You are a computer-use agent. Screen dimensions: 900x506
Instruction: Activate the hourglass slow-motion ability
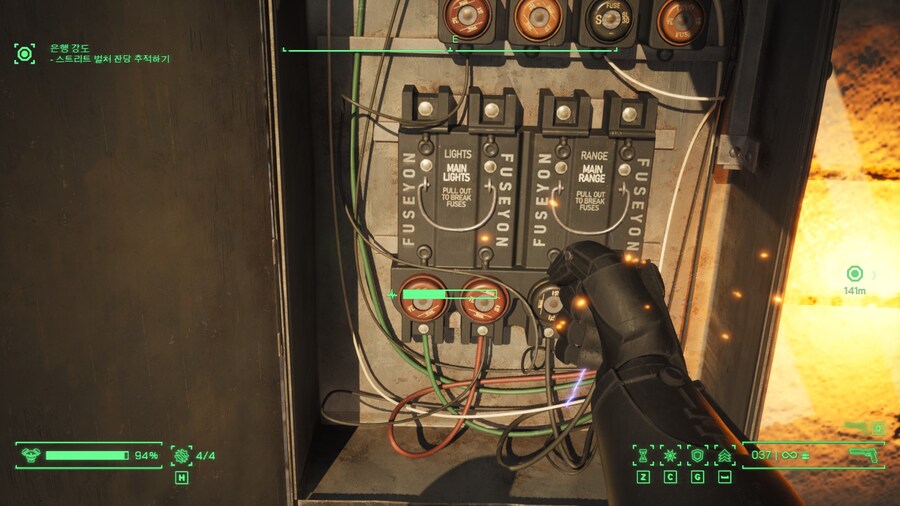pyautogui.click(x=643, y=456)
